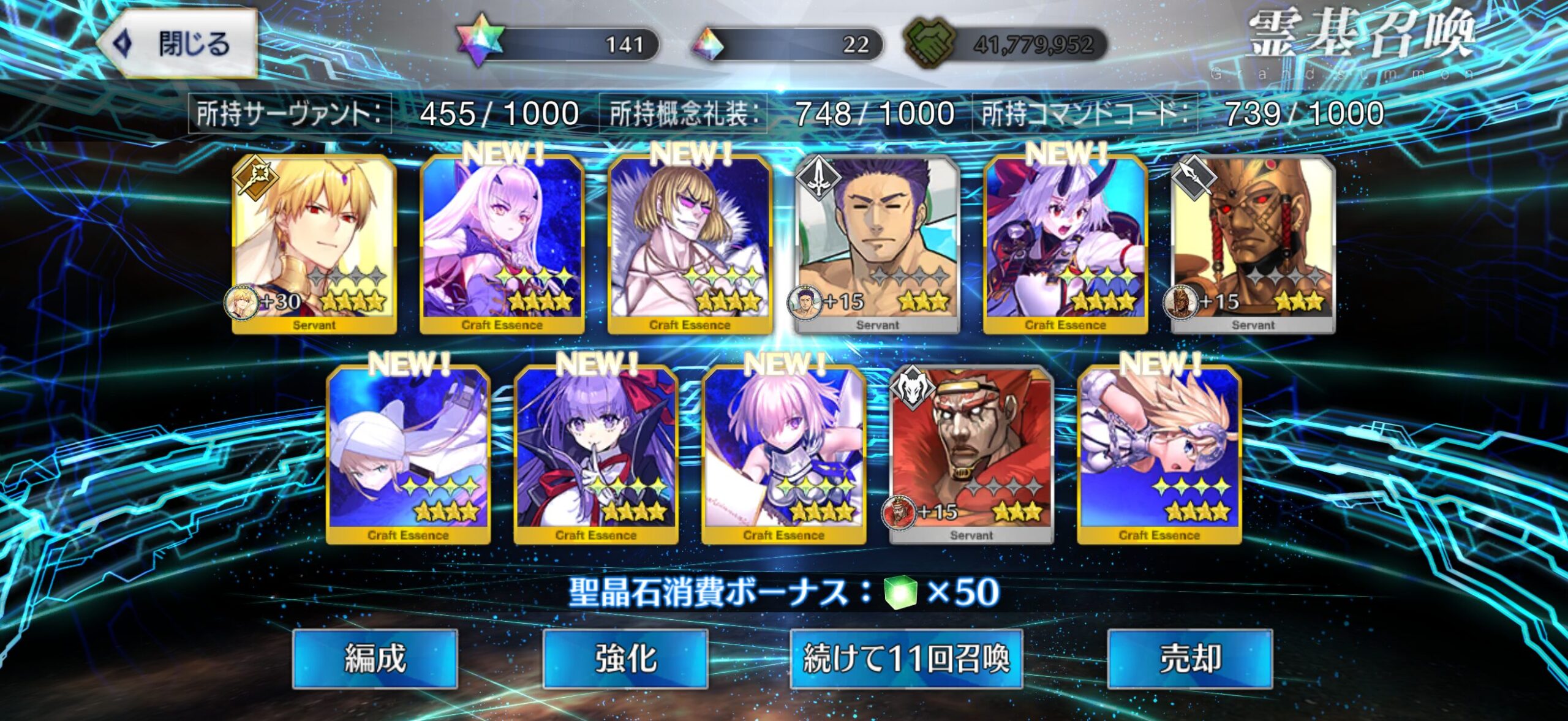Open the pink-haired armored girl craft essence
Image resolution: width=1568 pixels, height=721 pixels.
tap(783, 455)
